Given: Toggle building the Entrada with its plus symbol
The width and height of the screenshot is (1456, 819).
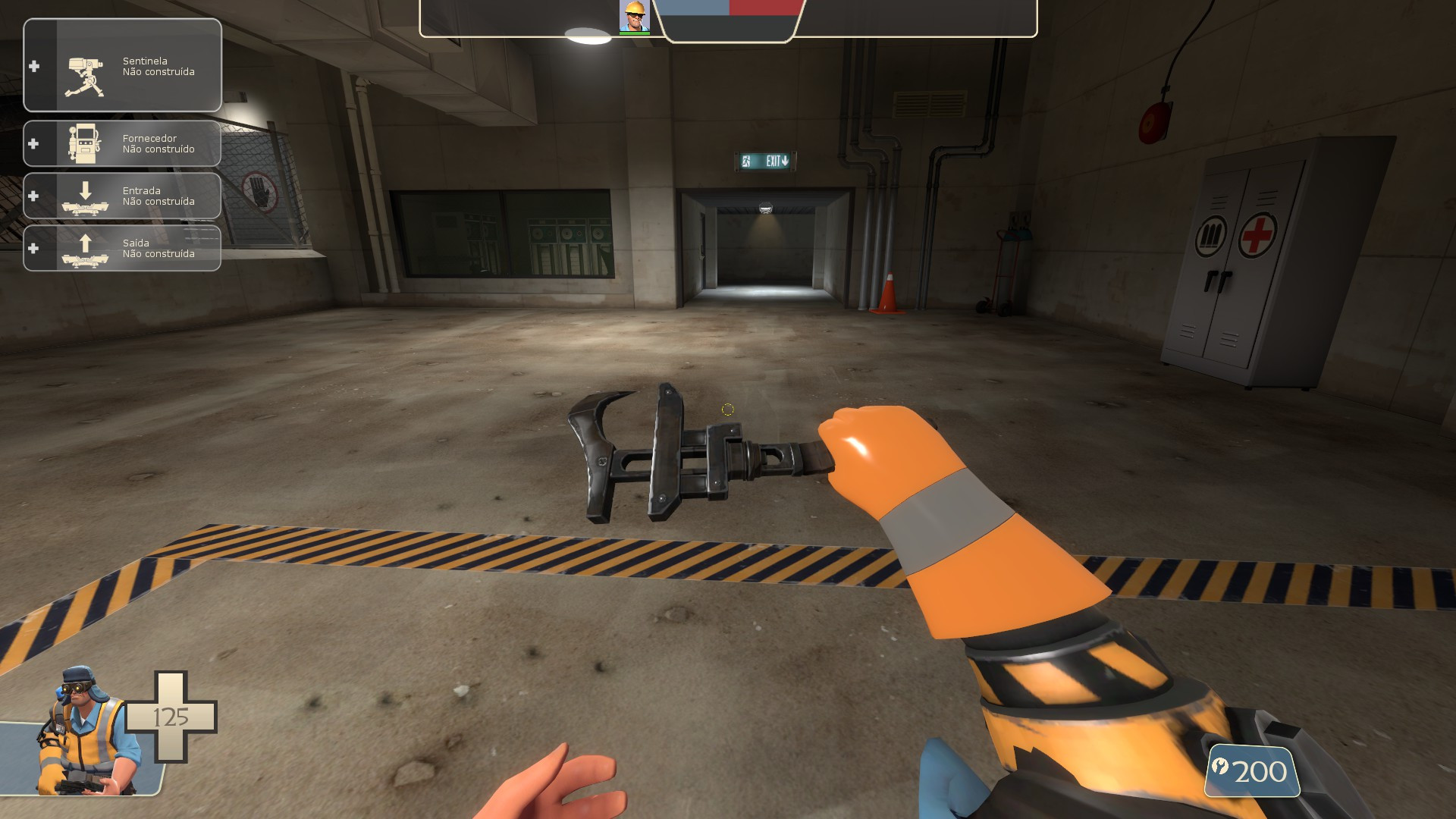Looking at the screenshot, I should 33,196.
